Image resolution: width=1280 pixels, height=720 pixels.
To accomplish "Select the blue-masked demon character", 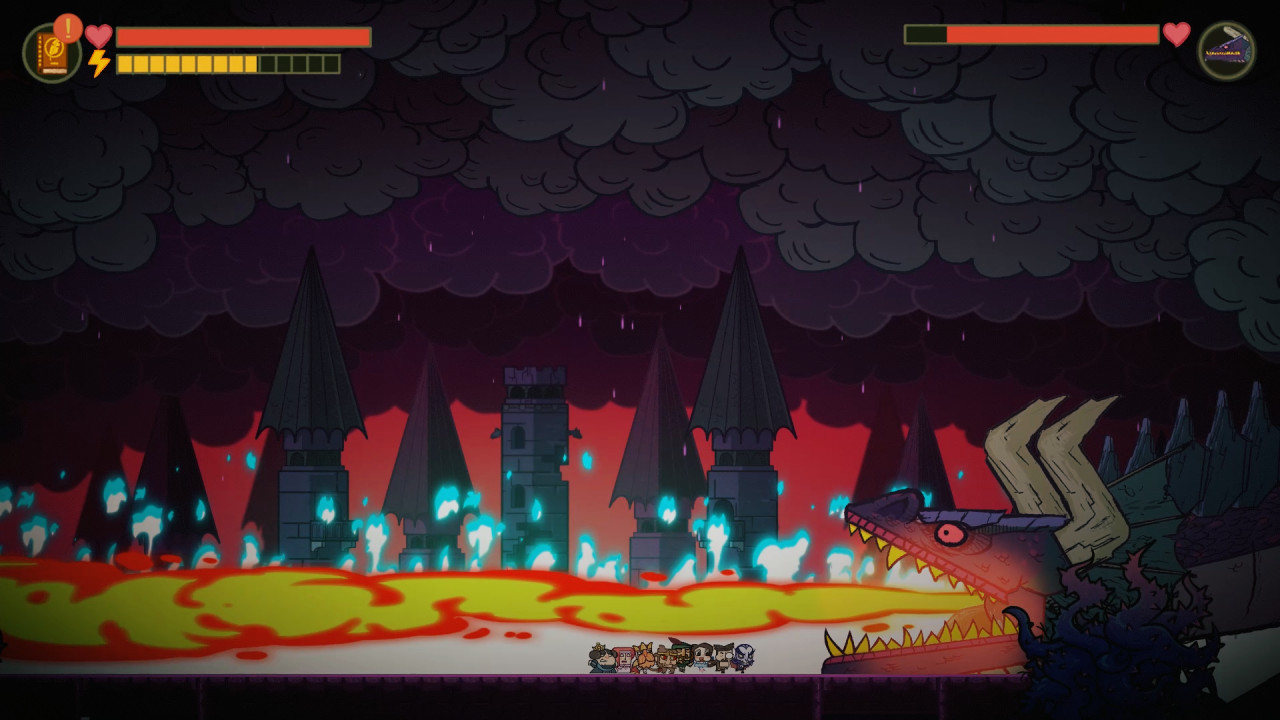I will [x=744, y=657].
